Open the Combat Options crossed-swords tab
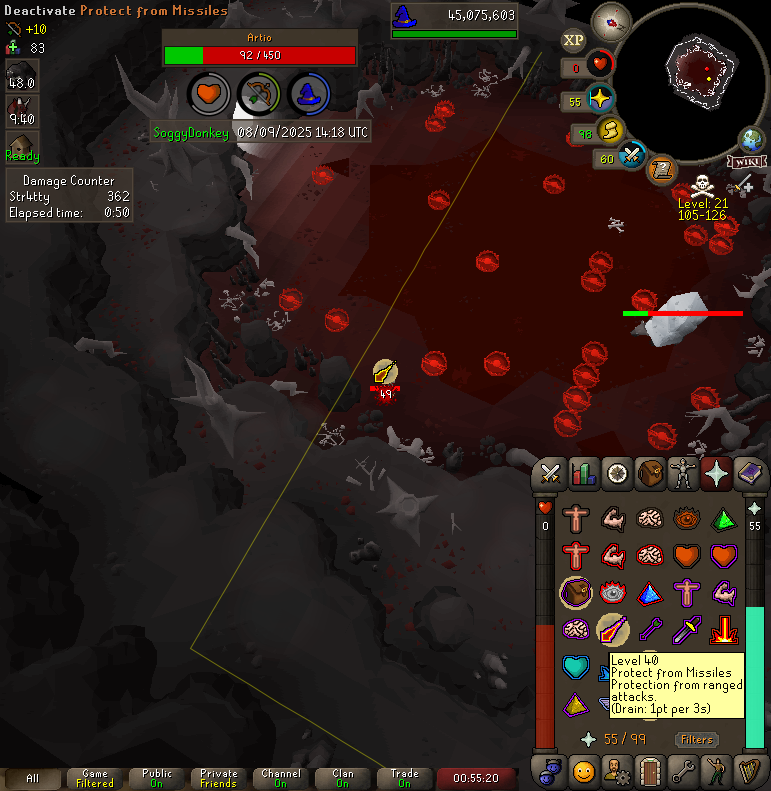 549,473
